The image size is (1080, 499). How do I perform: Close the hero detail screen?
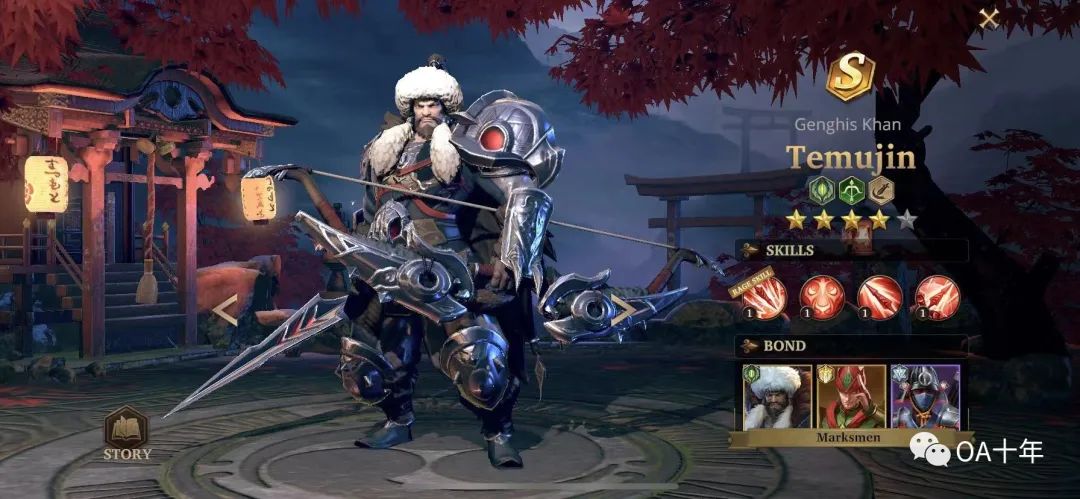988,18
